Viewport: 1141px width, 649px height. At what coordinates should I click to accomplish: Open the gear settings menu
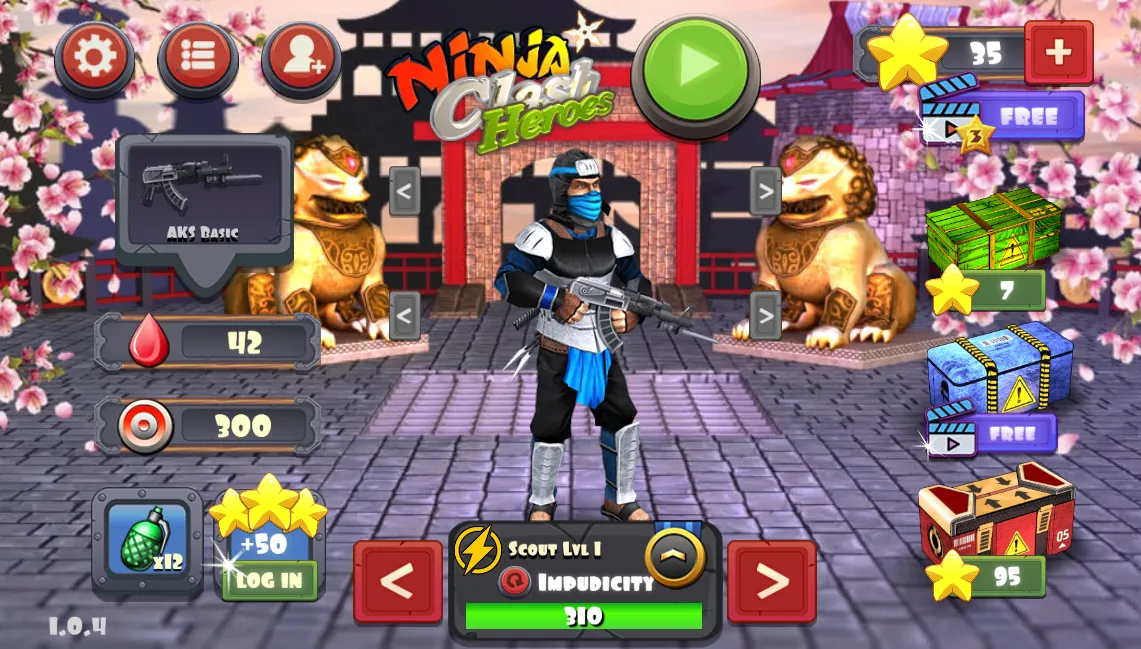point(95,57)
